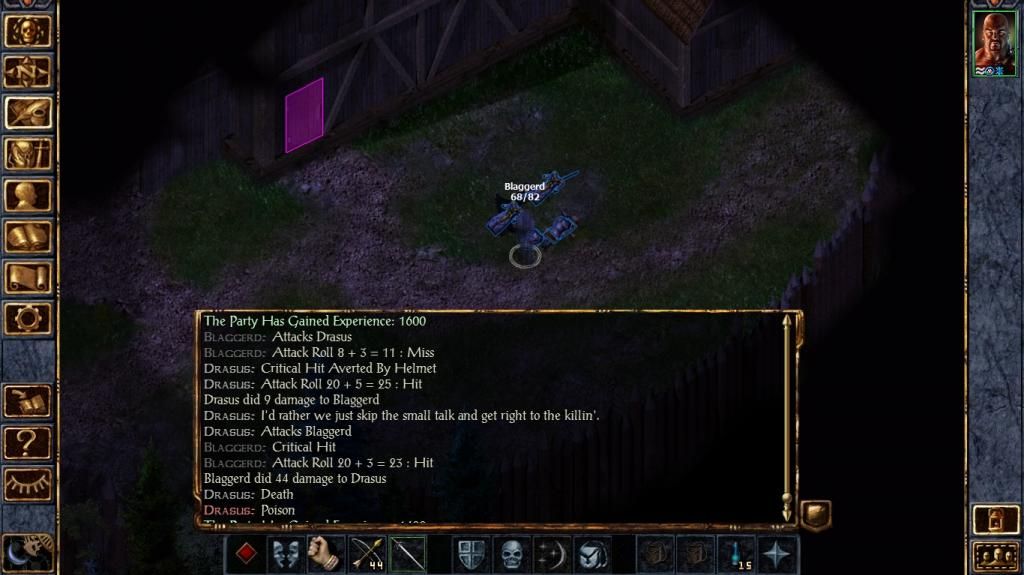
Task: Select the arrows quick weapon slot
Action: [x=367, y=554]
